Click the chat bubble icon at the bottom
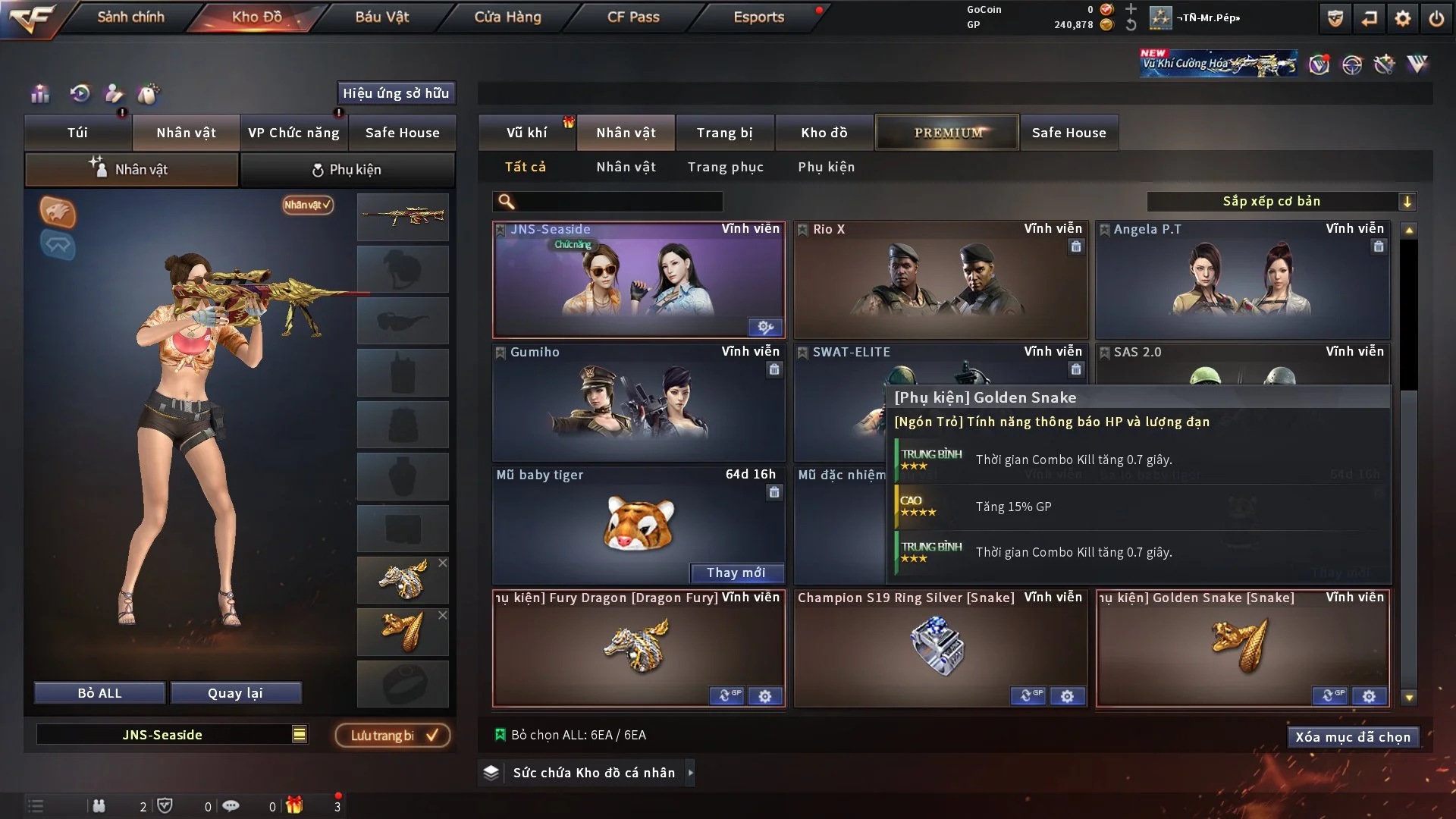Screen dimensions: 1456x819 [x=231, y=805]
